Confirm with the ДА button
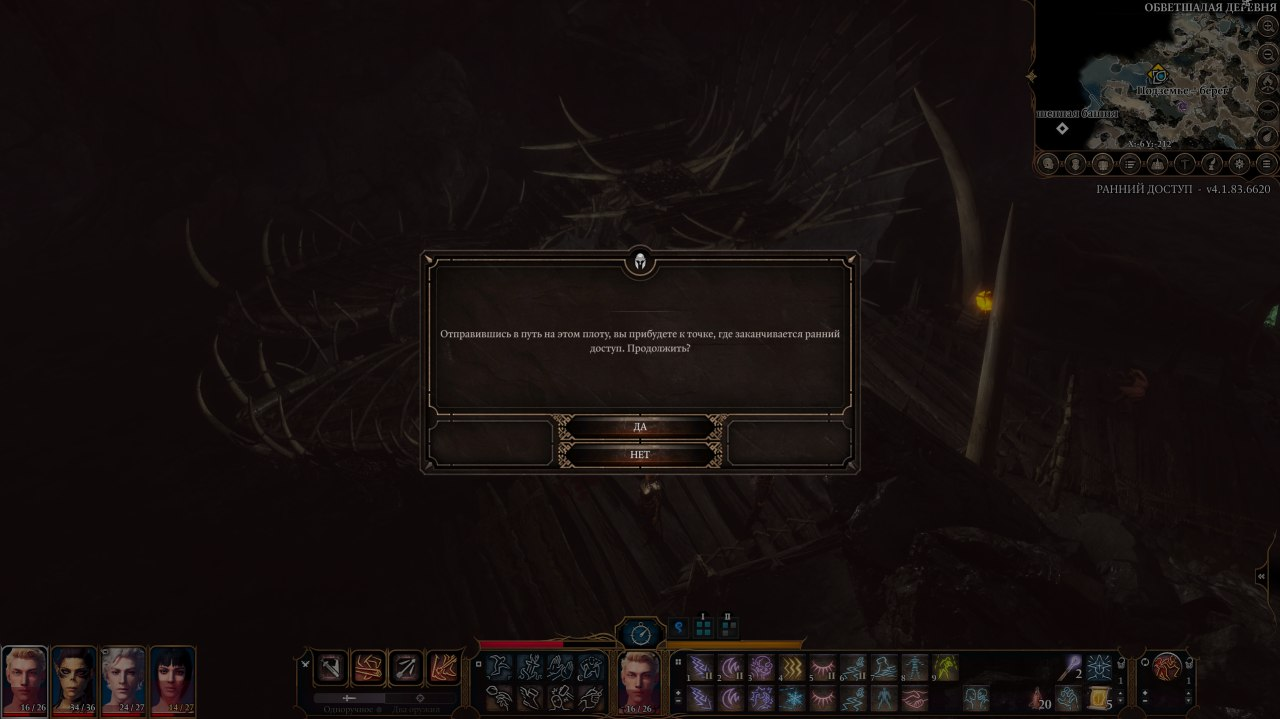The width and height of the screenshot is (1280, 719). point(640,427)
